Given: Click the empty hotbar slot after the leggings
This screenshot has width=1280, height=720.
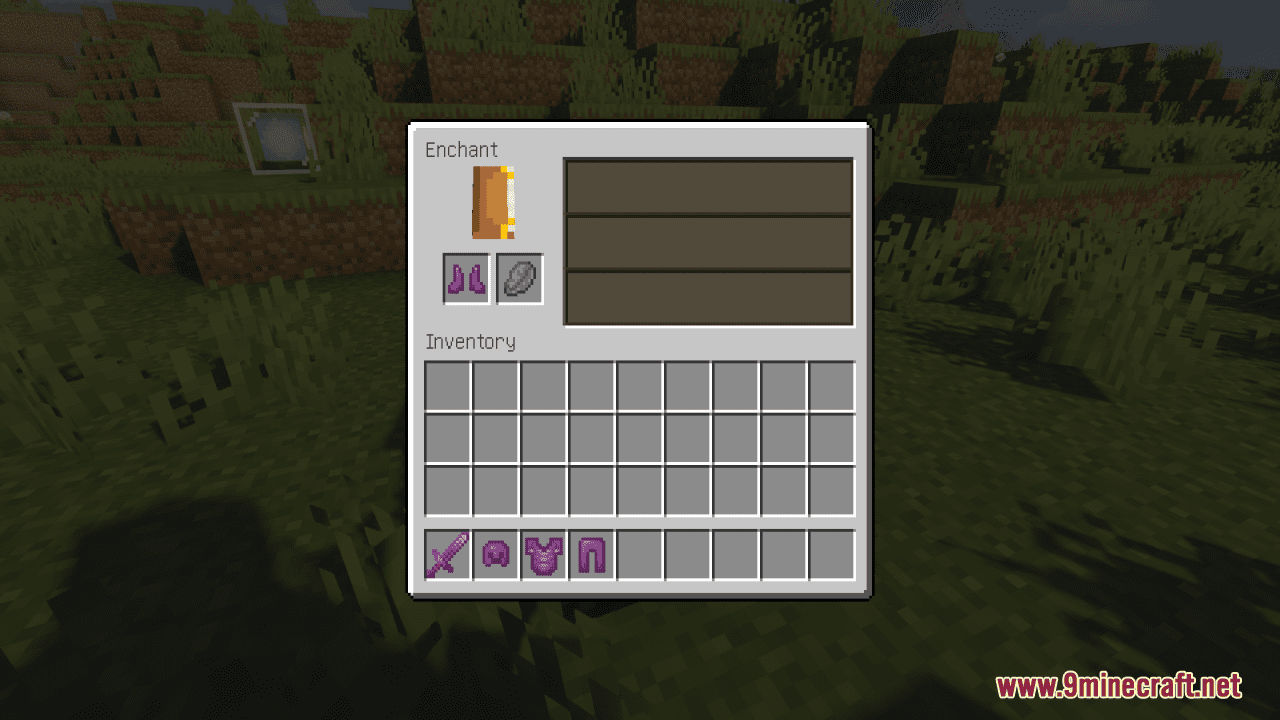Looking at the screenshot, I should point(638,554).
